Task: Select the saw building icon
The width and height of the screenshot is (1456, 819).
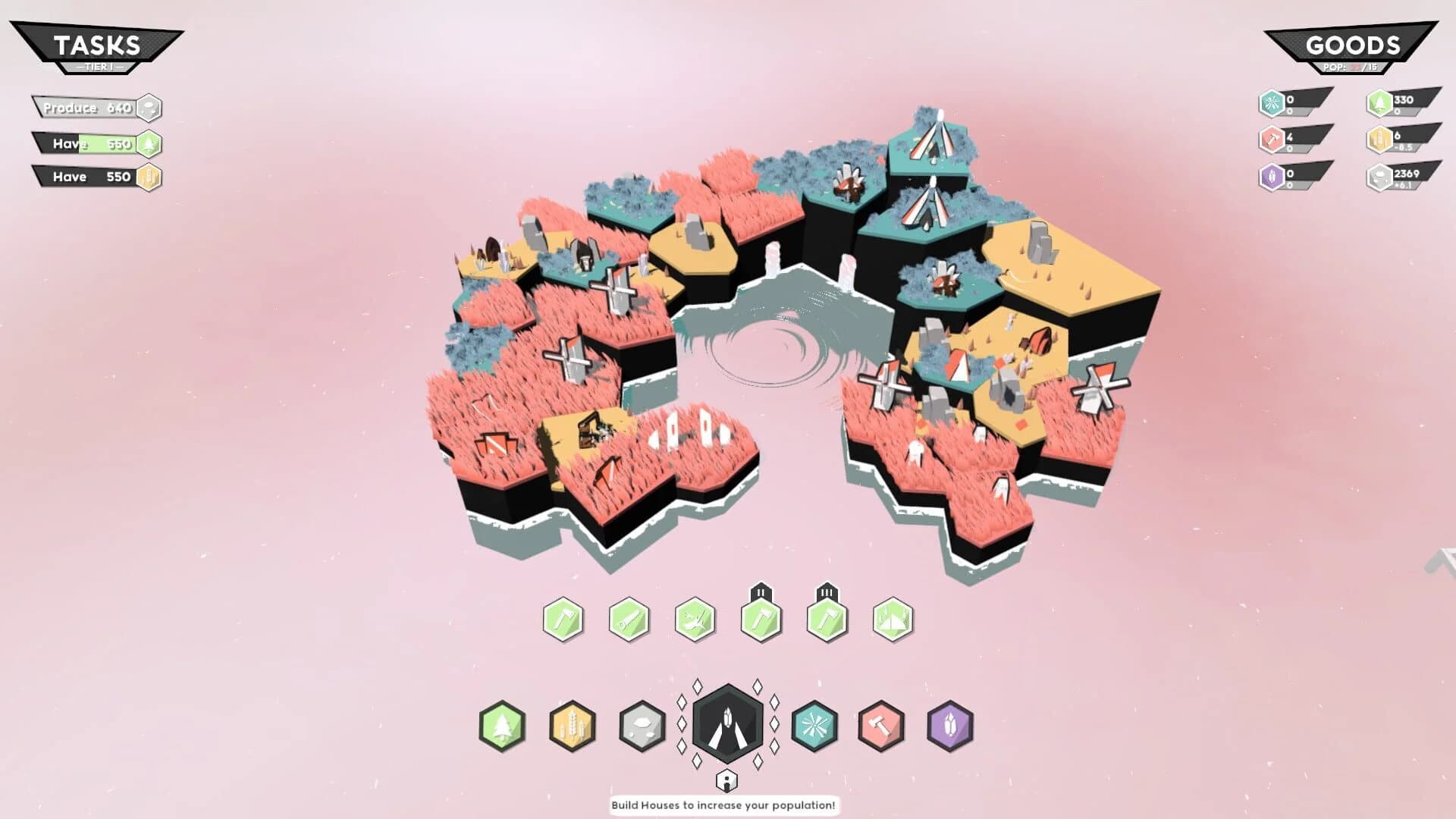Action: [x=629, y=620]
